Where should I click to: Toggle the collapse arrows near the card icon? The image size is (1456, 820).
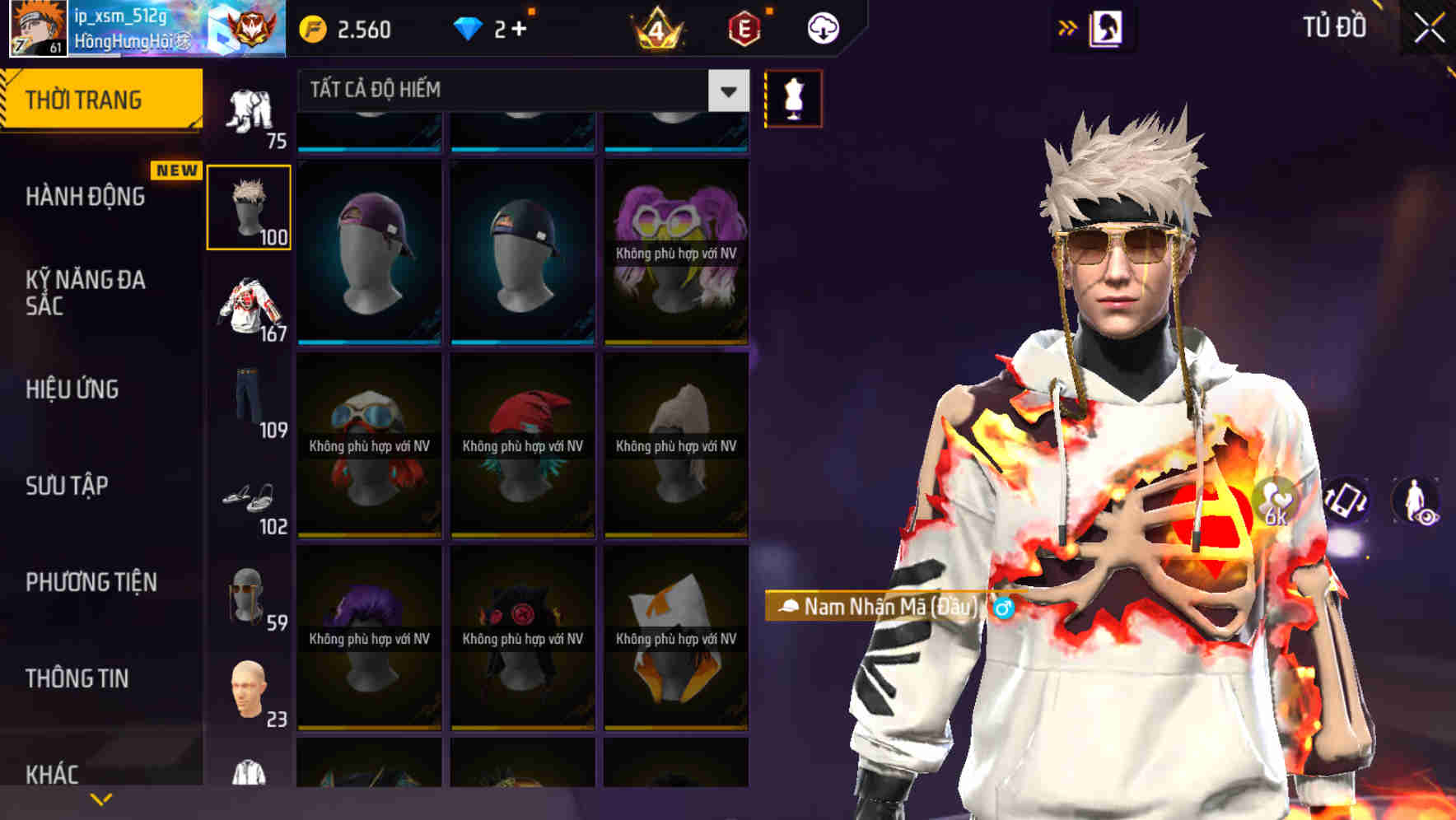pyautogui.click(x=1067, y=27)
